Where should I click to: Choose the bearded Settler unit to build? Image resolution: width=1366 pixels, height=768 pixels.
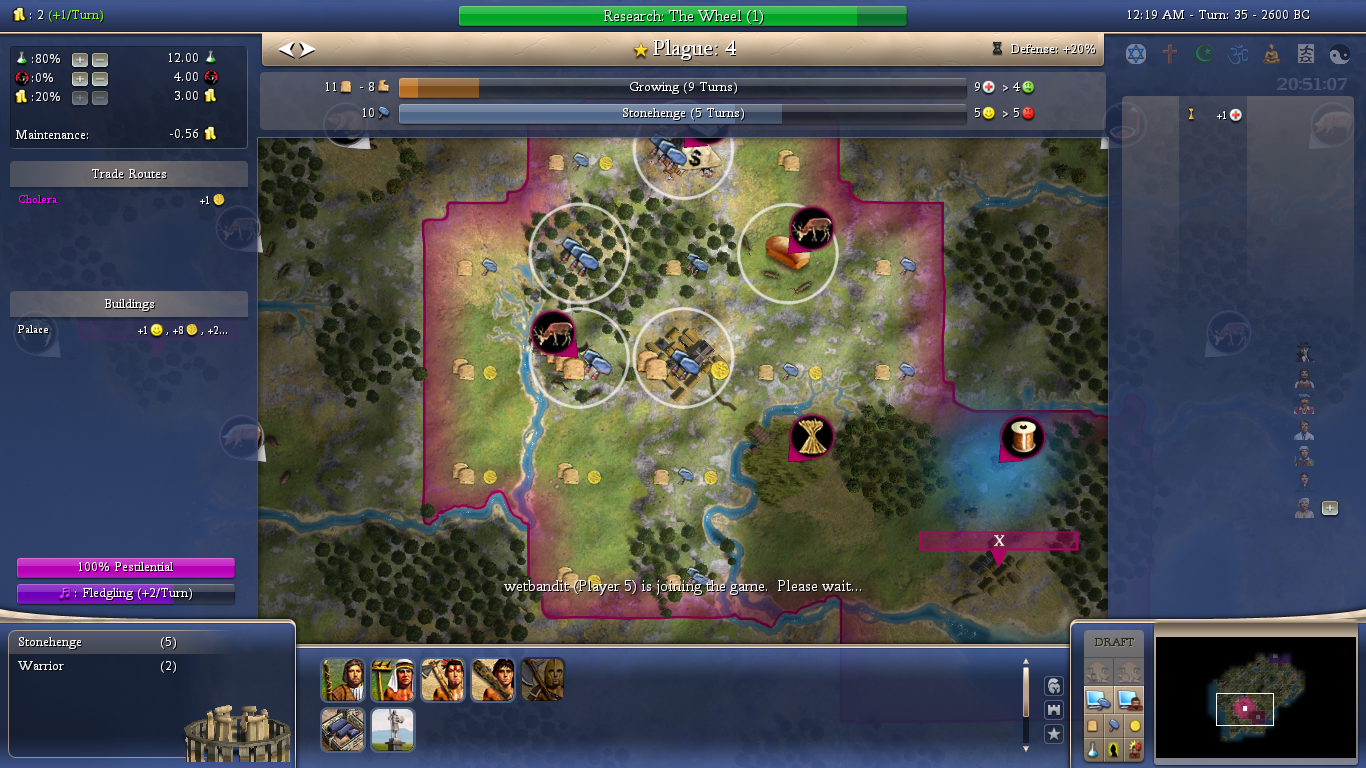342,680
